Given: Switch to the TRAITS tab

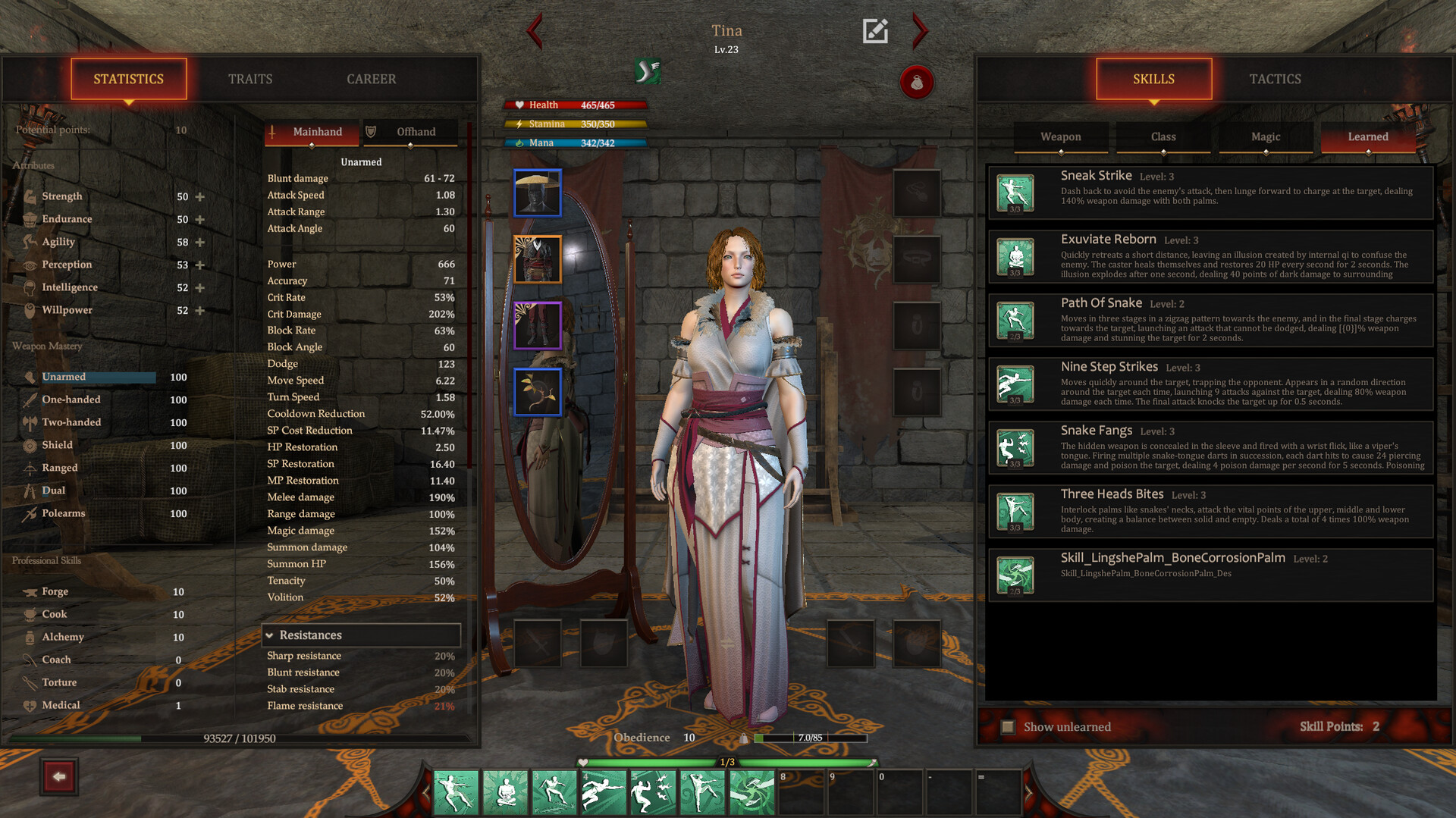Looking at the screenshot, I should pos(250,78).
